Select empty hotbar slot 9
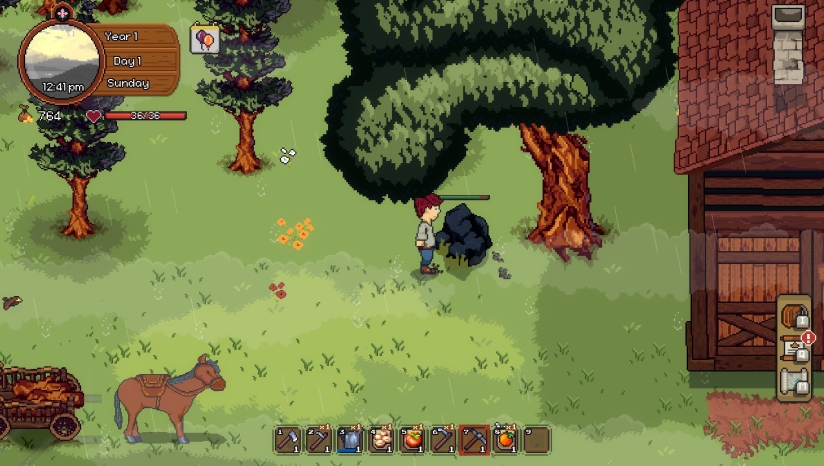 [536, 440]
